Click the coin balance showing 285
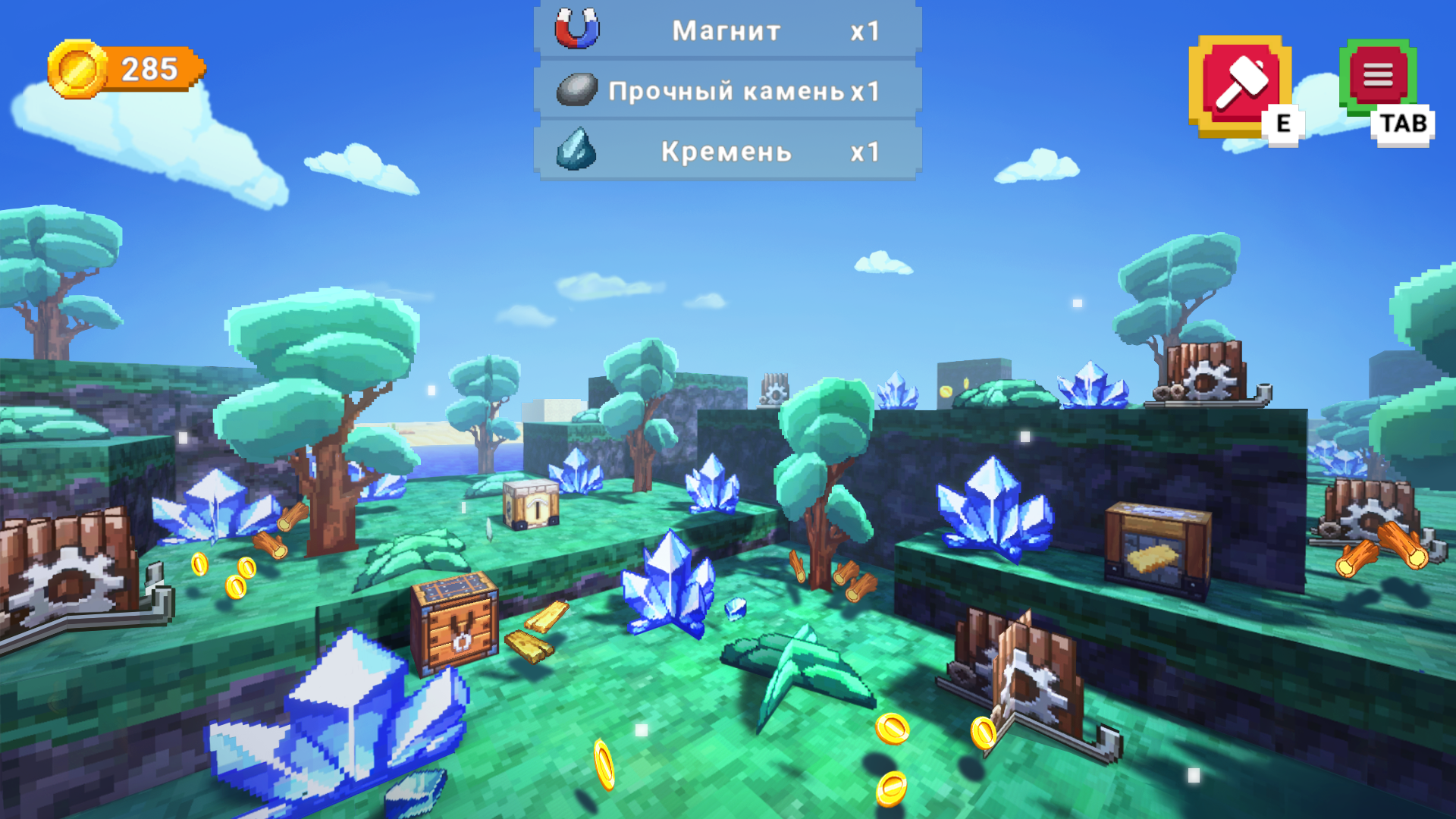1456x819 pixels. click(148, 70)
